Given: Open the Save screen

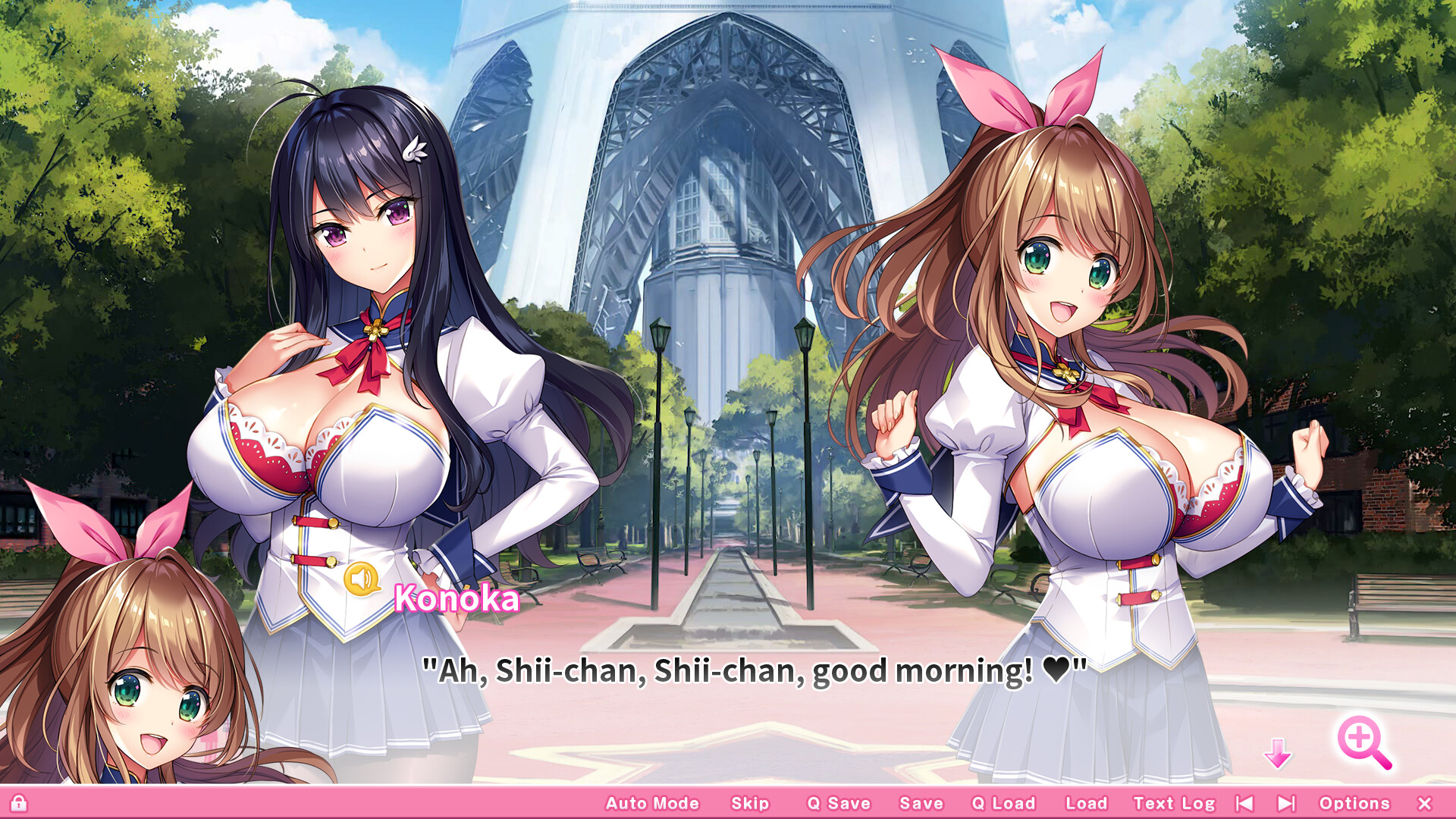Looking at the screenshot, I should [921, 803].
